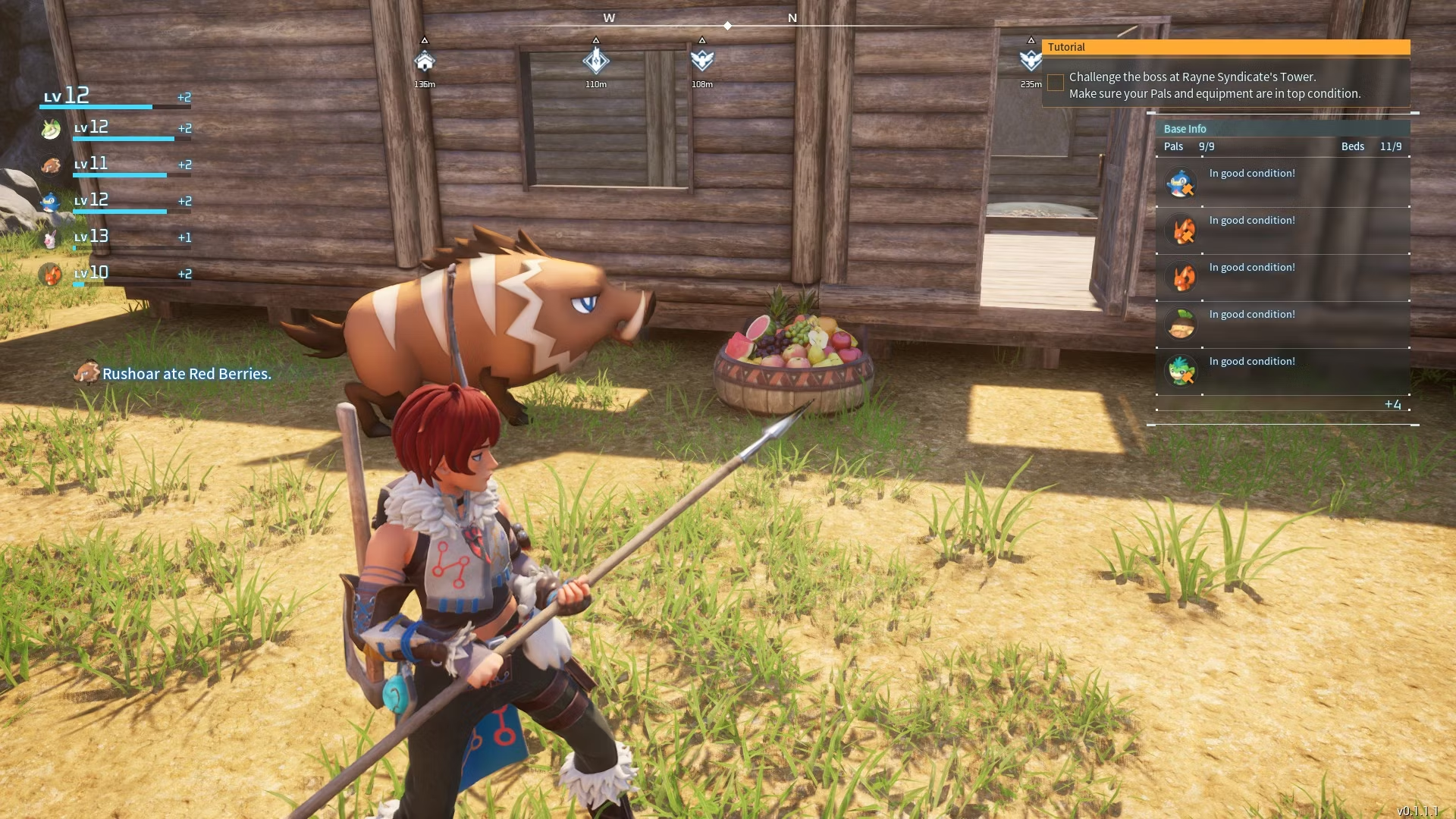Select the tower compass marker at 110m

[596, 61]
